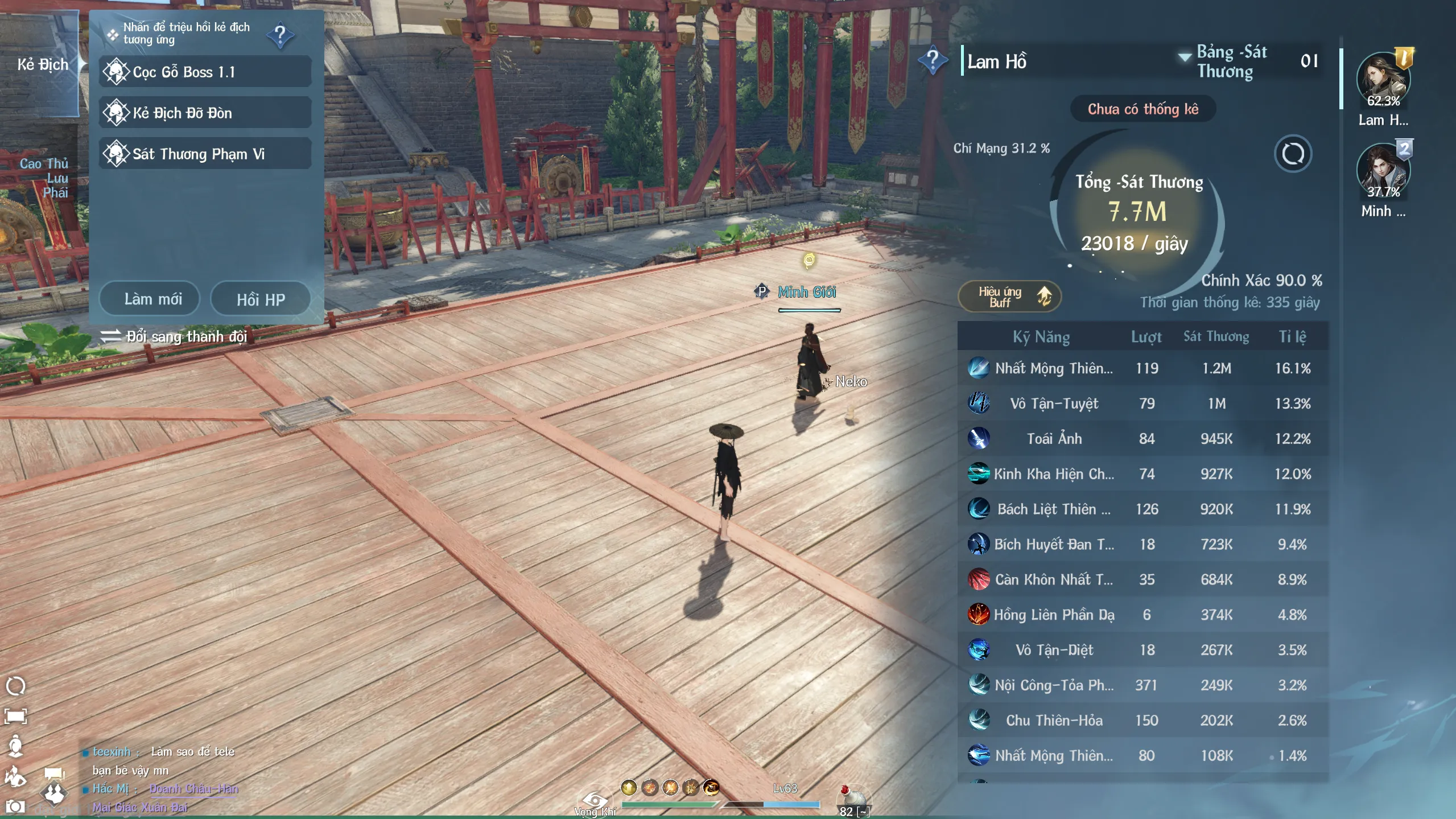
Task: Open the Hiệu ứng Buff panel
Action: (1010, 297)
